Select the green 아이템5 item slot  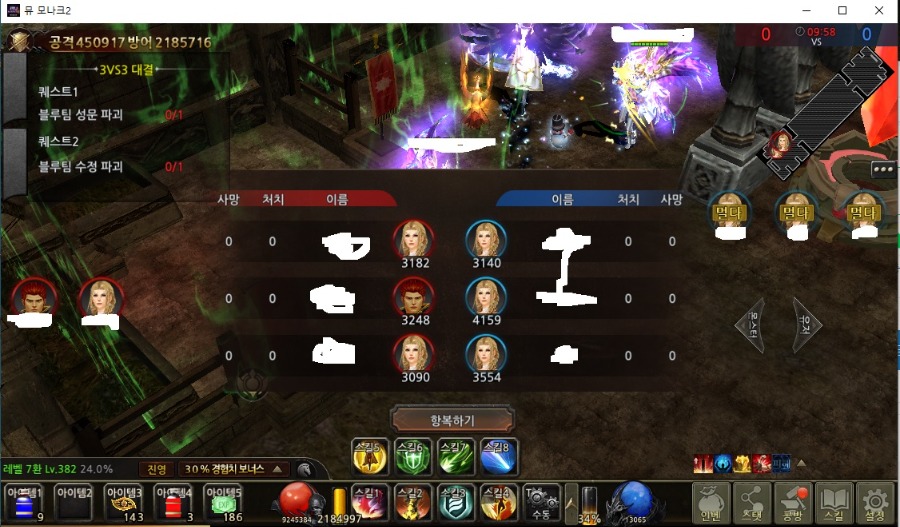tap(223, 503)
